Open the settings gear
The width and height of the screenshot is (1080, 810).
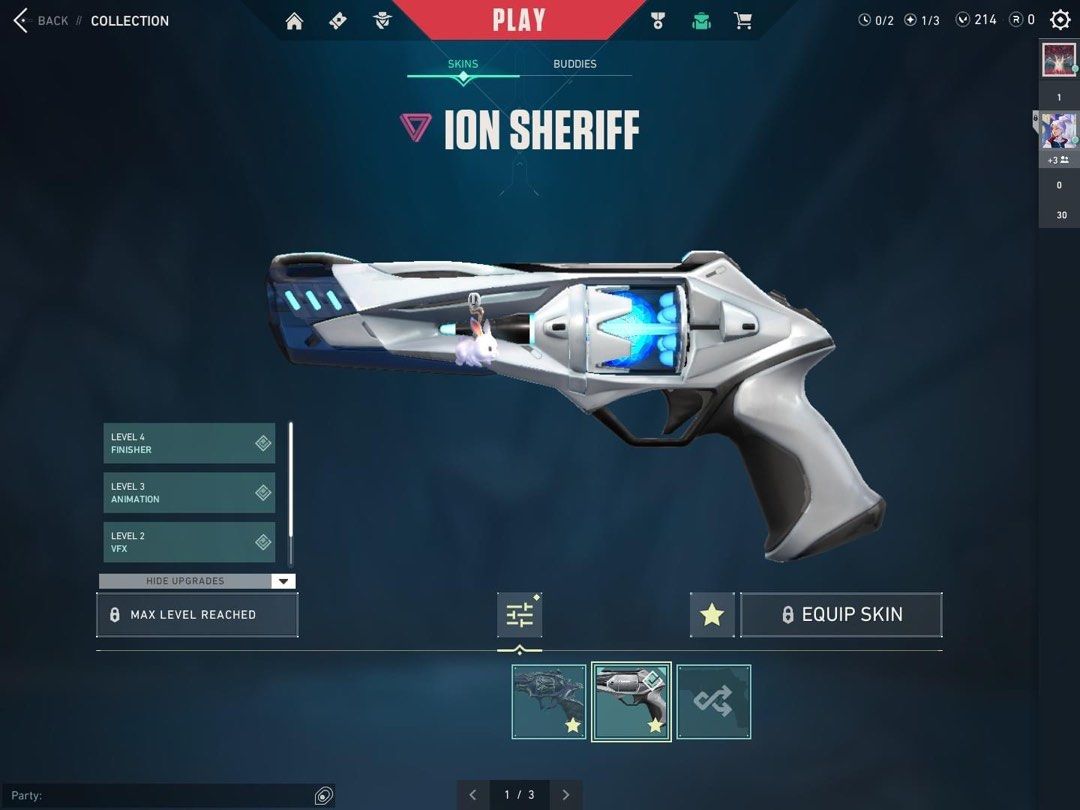click(1060, 20)
